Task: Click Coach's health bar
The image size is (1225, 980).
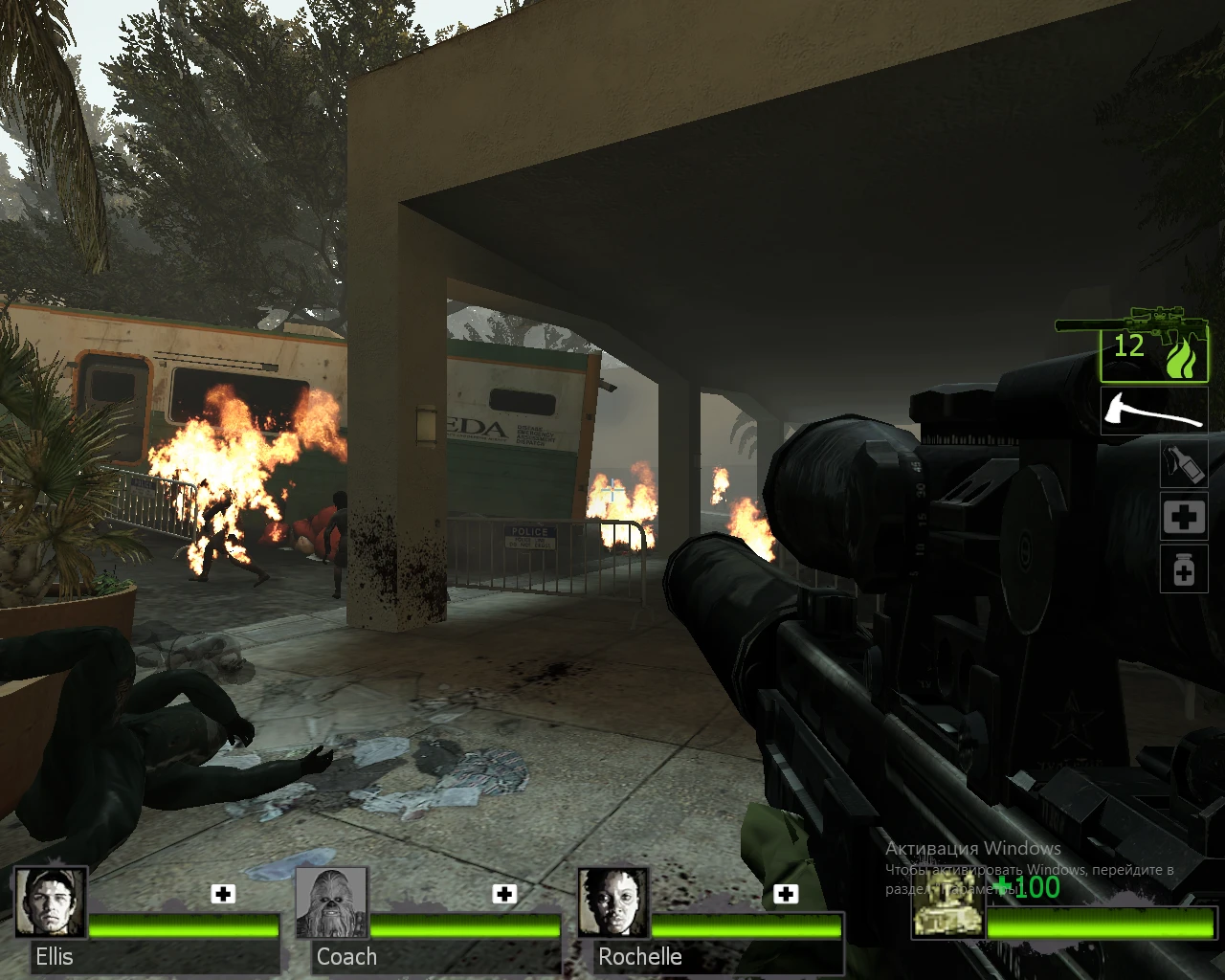Action: [466, 927]
